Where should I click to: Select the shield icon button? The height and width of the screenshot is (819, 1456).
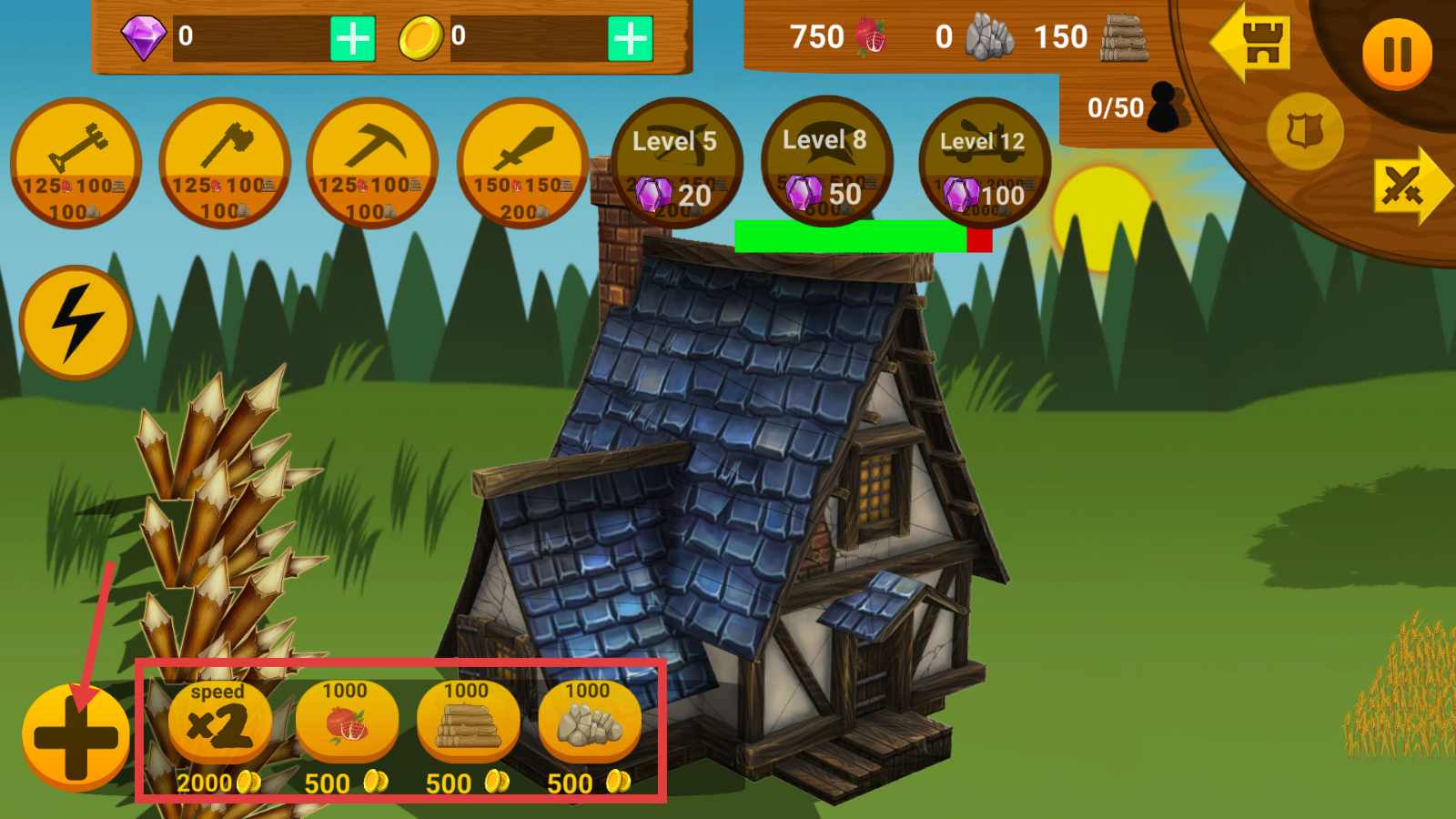click(x=1305, y=132)
